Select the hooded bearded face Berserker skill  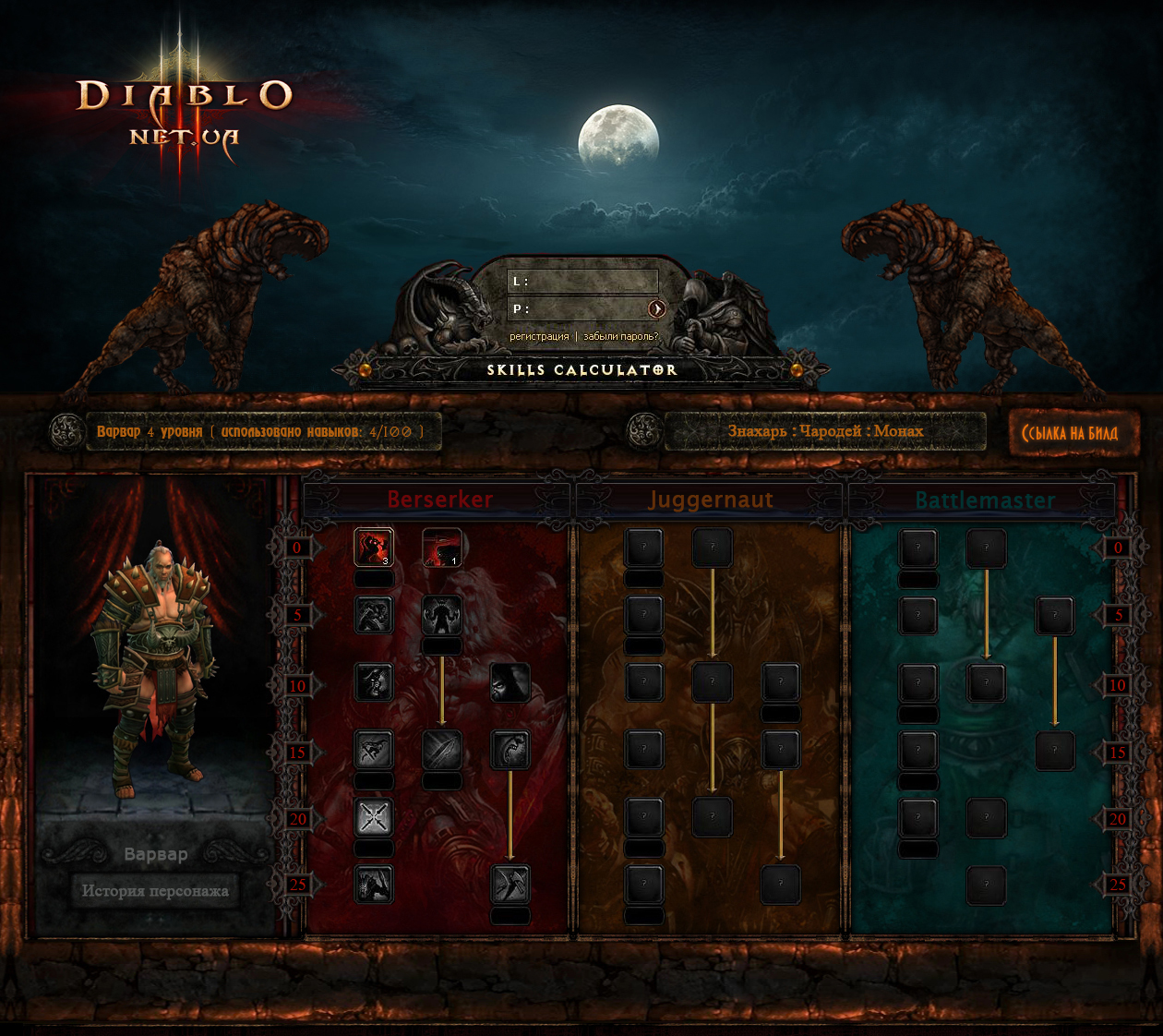(x=510, y=682)
